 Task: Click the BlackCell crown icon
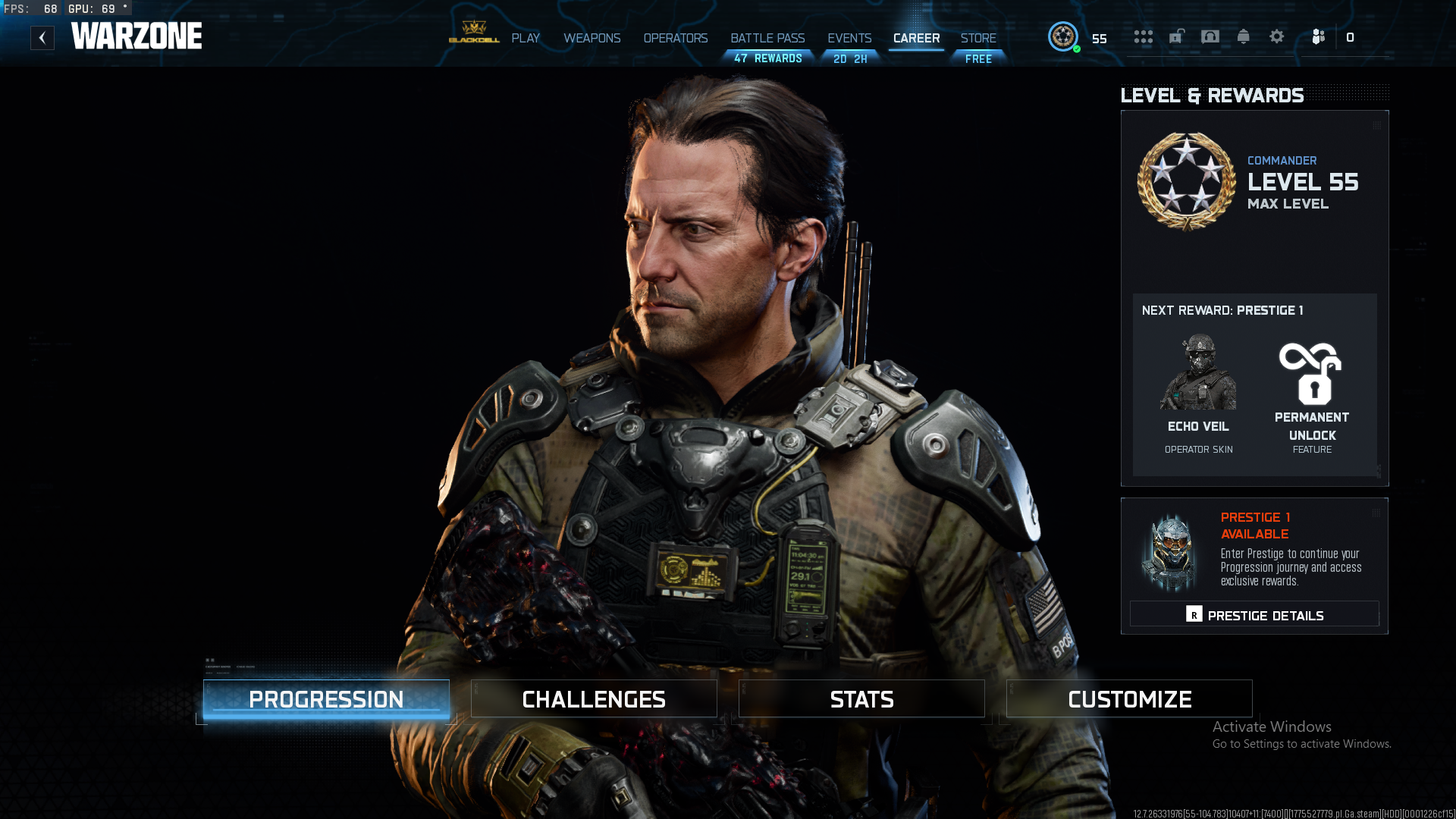[474, 32]
